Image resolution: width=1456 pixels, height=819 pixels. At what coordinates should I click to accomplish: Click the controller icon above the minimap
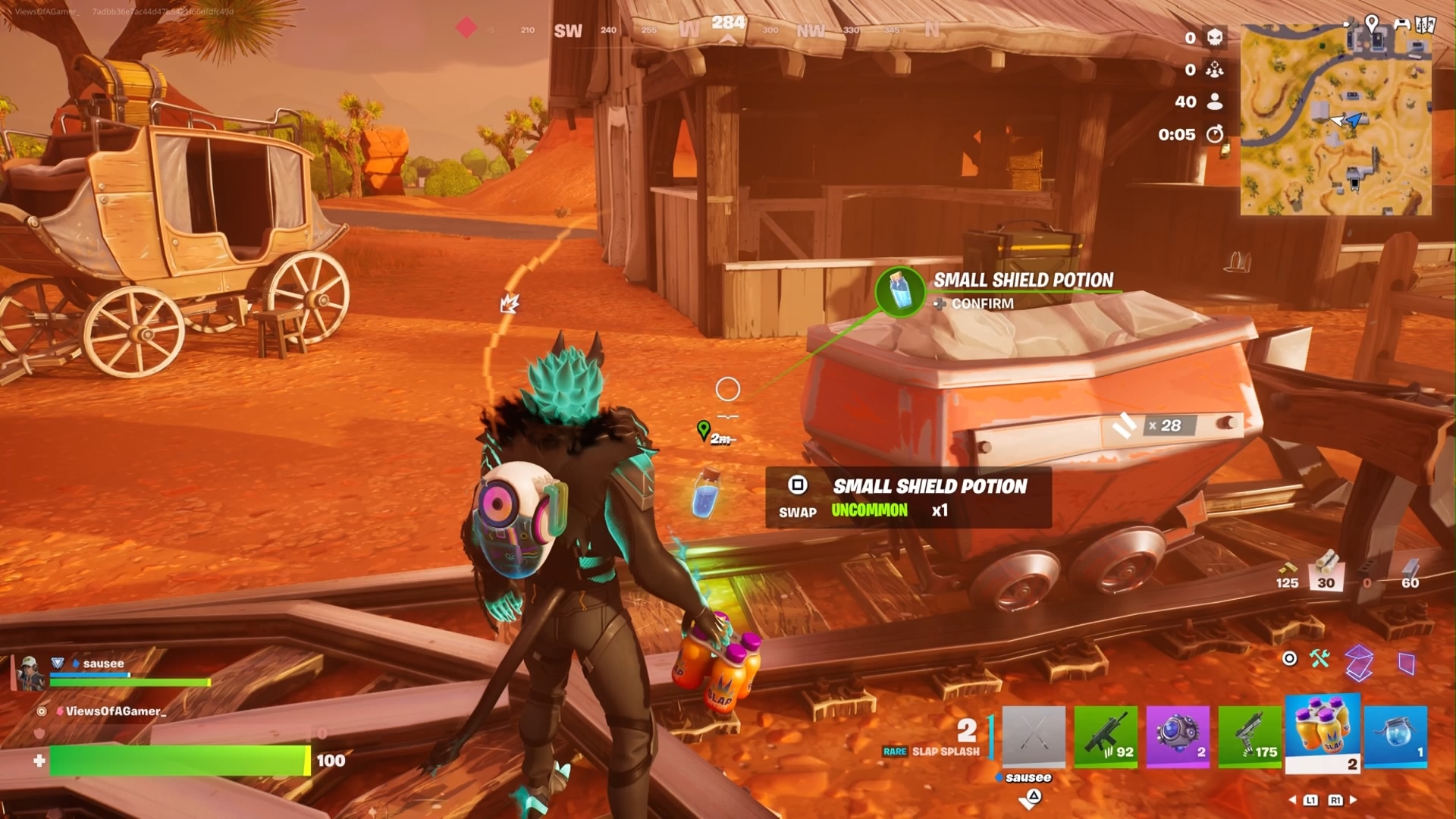coord(1401,24)
